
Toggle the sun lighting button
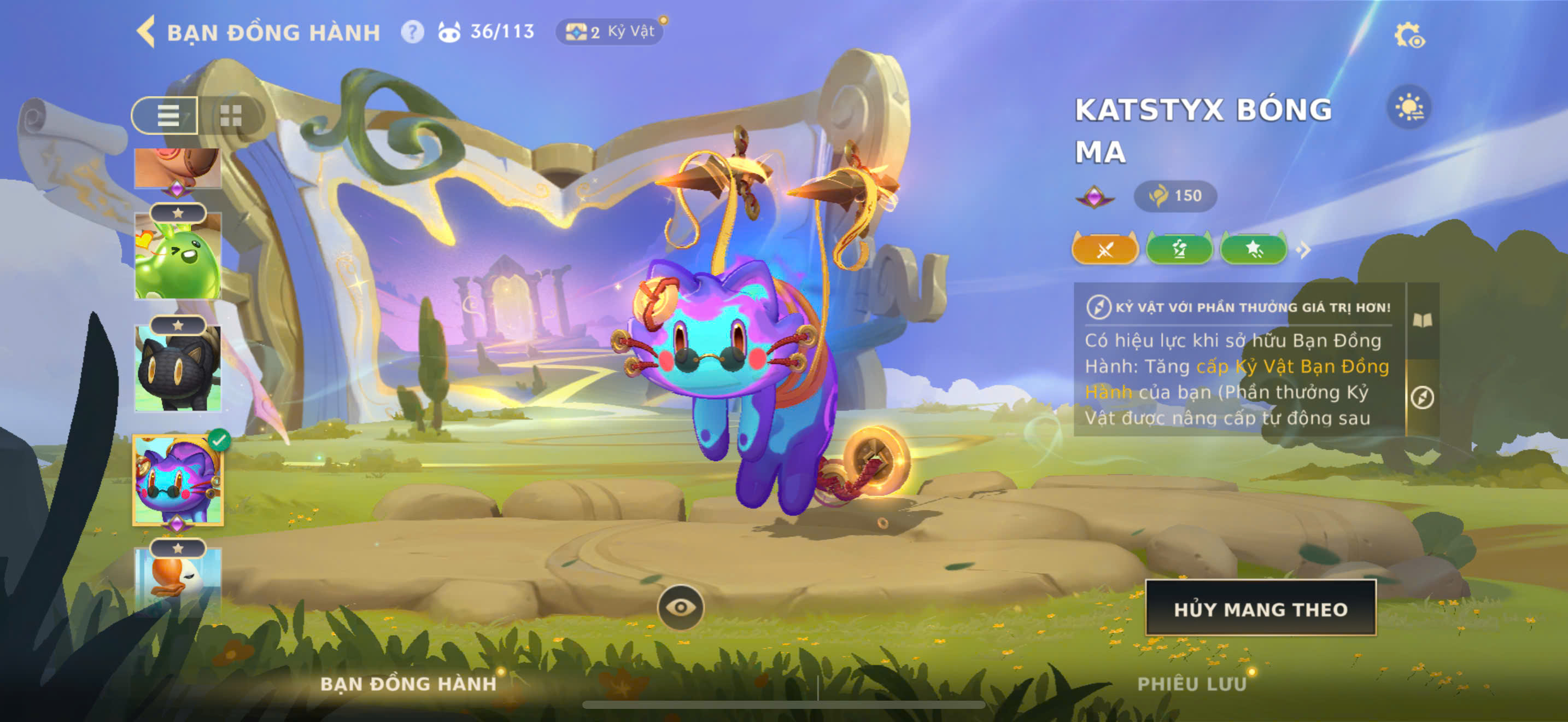1409,108
